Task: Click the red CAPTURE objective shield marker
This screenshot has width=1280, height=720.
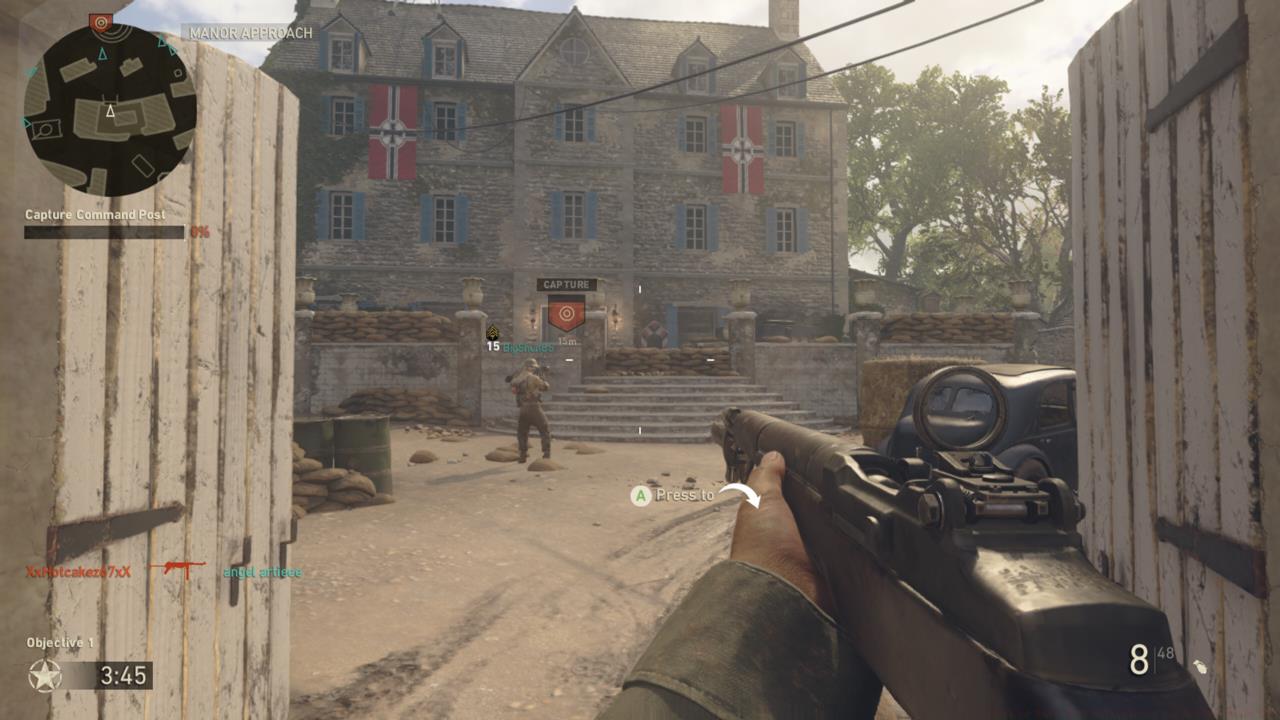Action: click(x=566, y=314)
